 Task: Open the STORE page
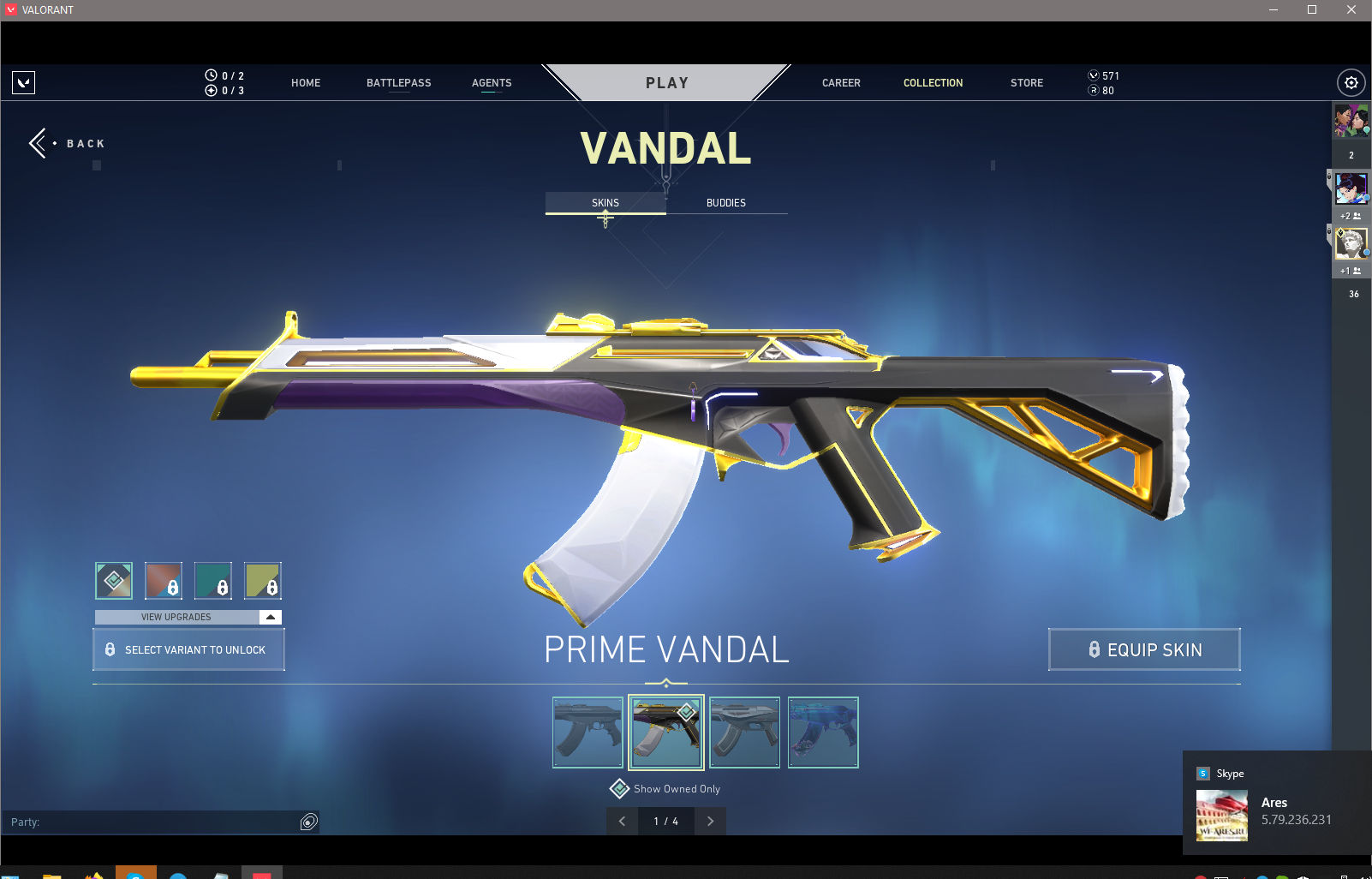pyautogui.click(x=1026, y=83)
